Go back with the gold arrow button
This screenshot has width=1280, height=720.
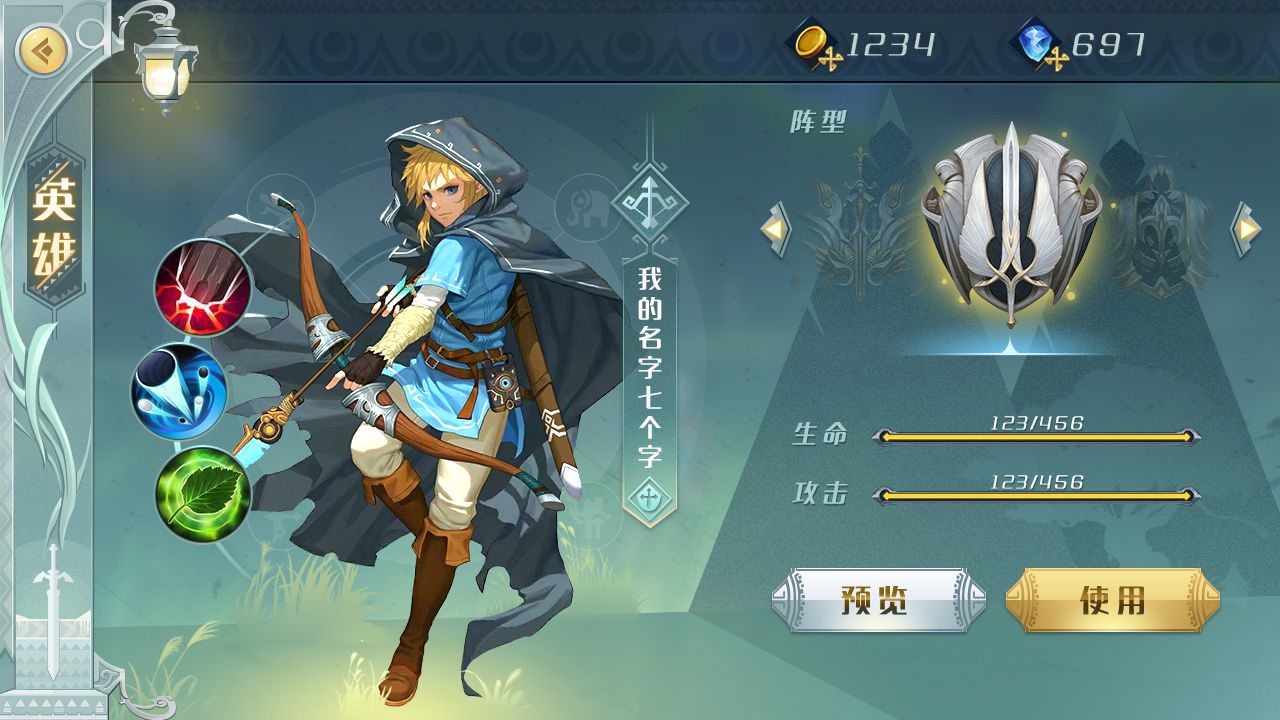click(43, 49)
